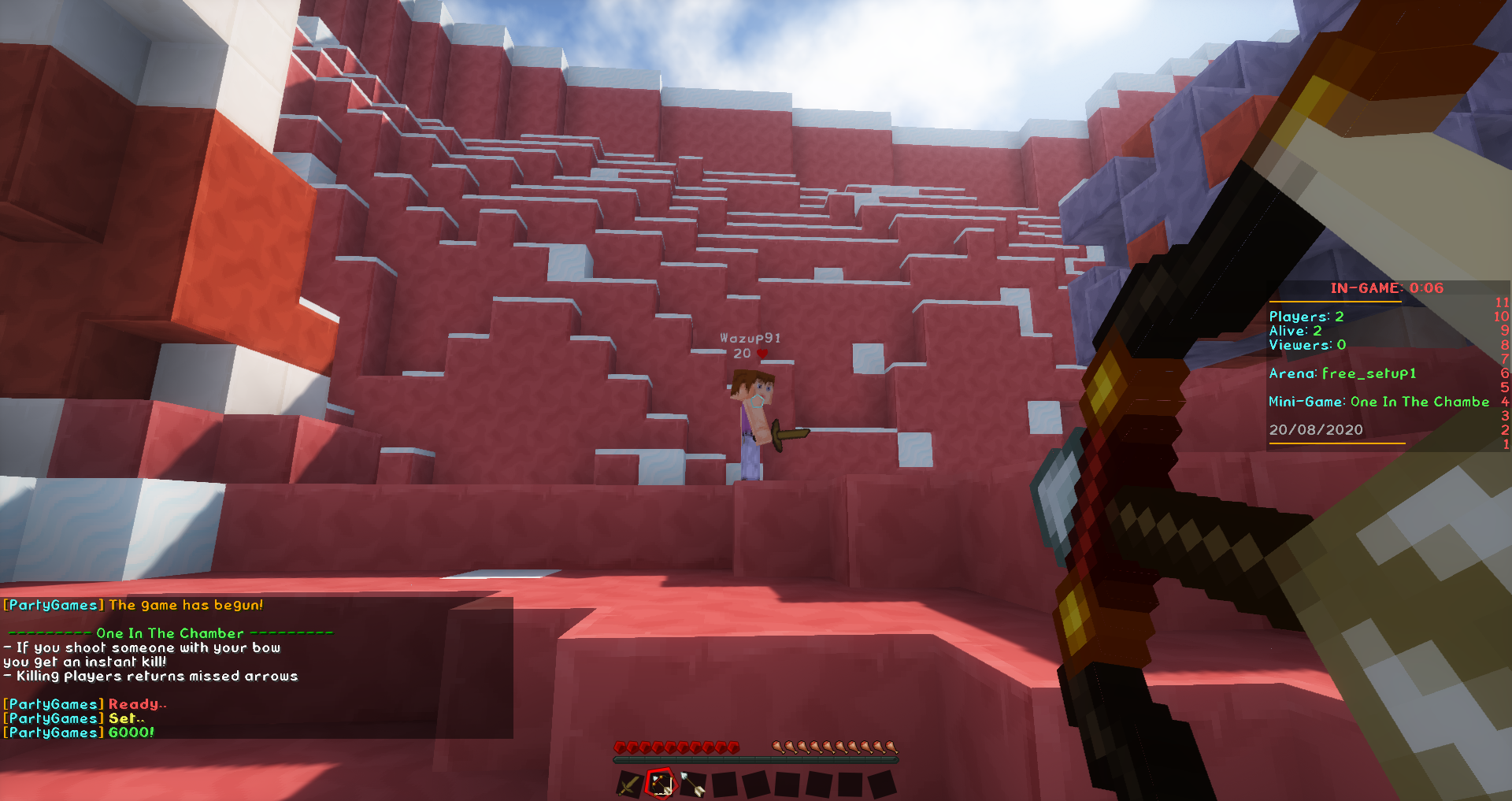Select the arrow hotbar slot
The image size is (1512, 801).
pos(692,784)
